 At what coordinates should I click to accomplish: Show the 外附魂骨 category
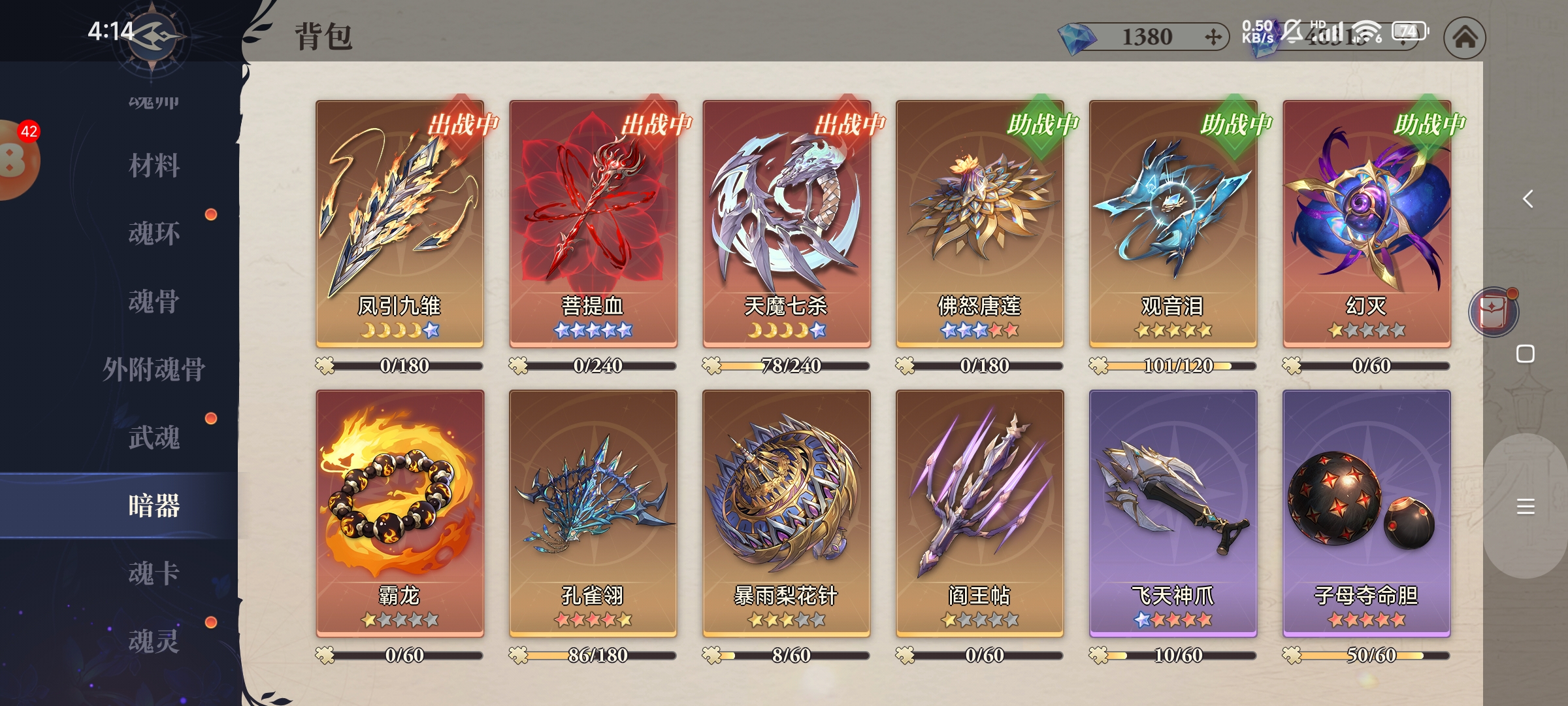click(154, 369)
